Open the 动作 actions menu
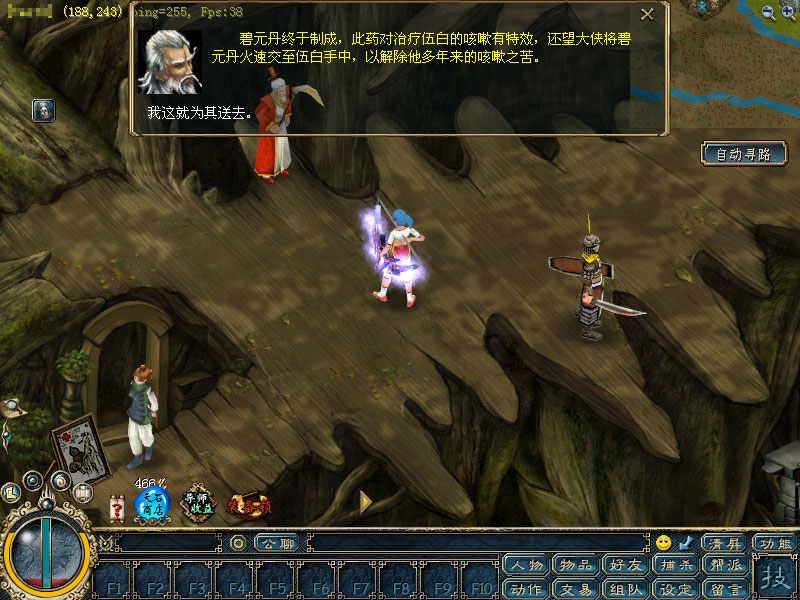The width and height of the screenshot is (800, 600). click(527, 588)
